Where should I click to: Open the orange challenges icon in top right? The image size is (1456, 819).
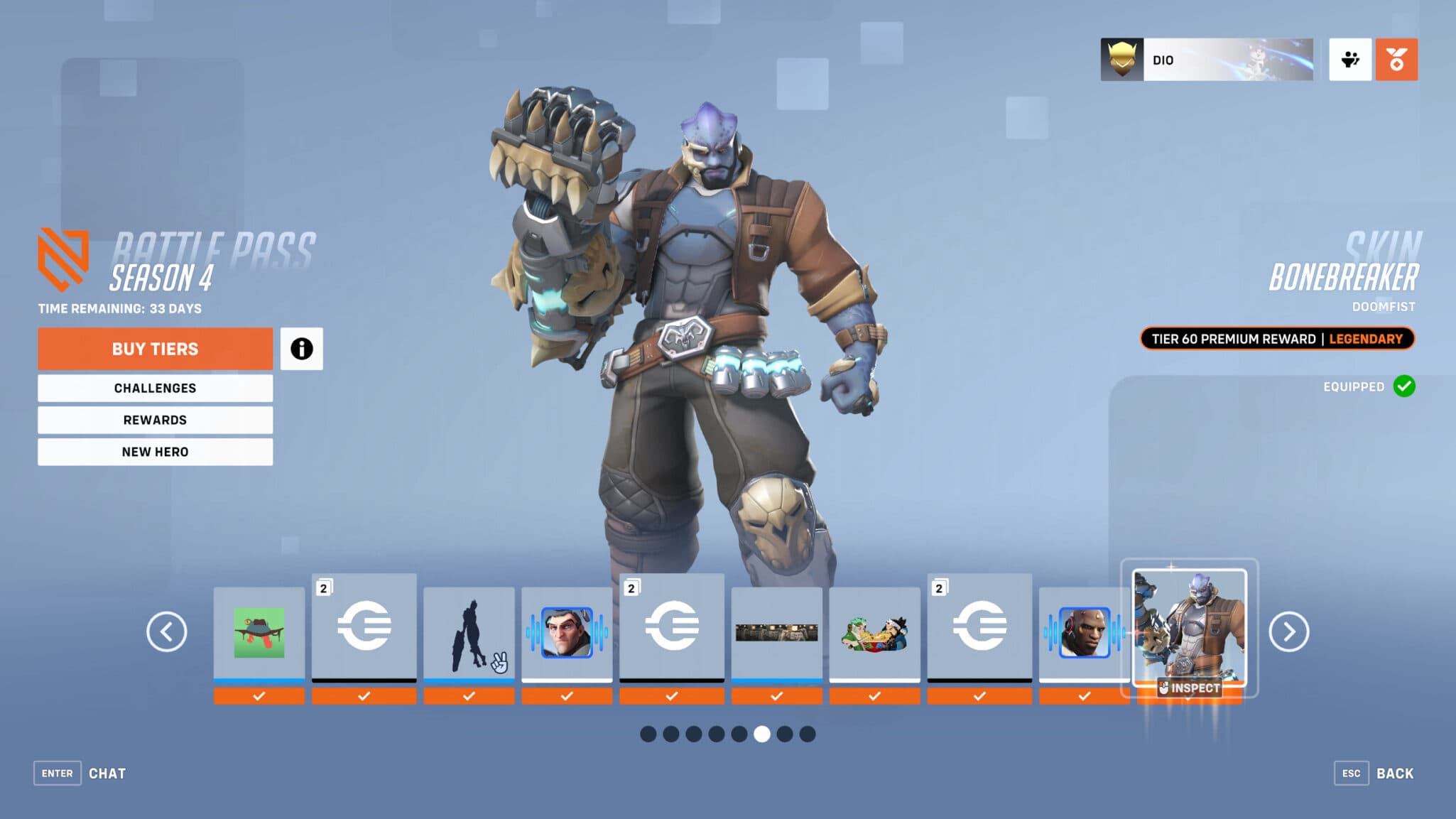[x=1396, y=60]
